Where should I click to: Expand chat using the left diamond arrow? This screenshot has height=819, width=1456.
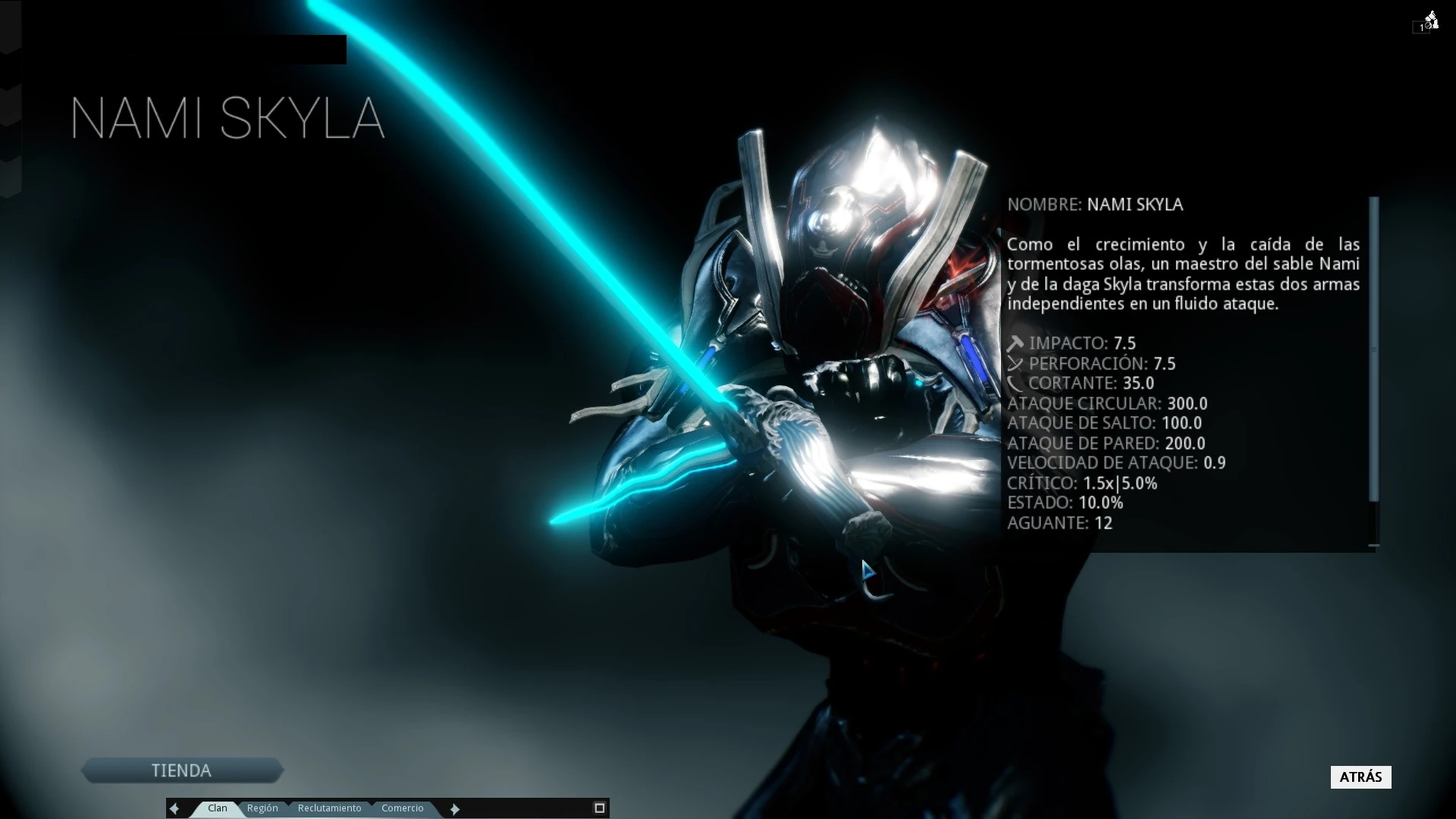(x=175, y=808)
